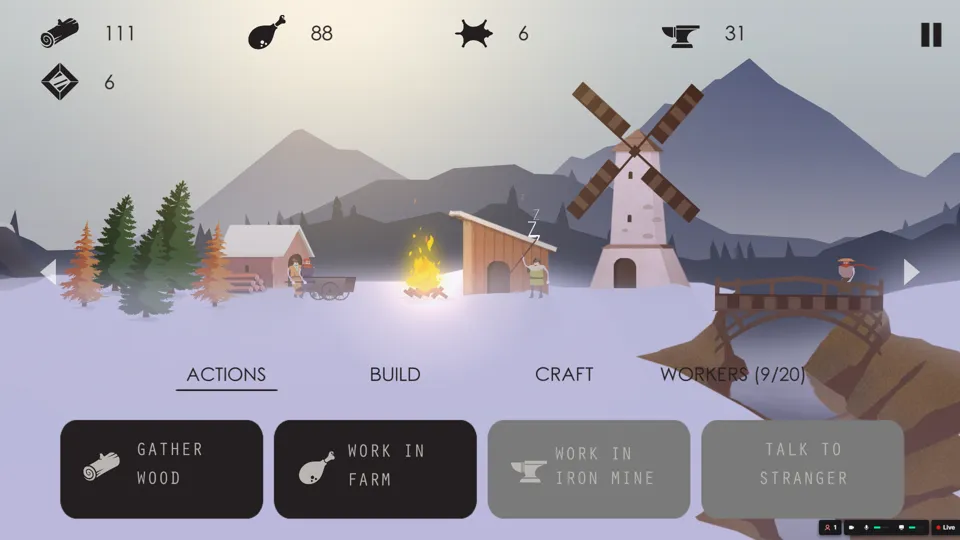The image size is (960, 540).
Task: Show the Workers tab
Action: coord(732,374)
